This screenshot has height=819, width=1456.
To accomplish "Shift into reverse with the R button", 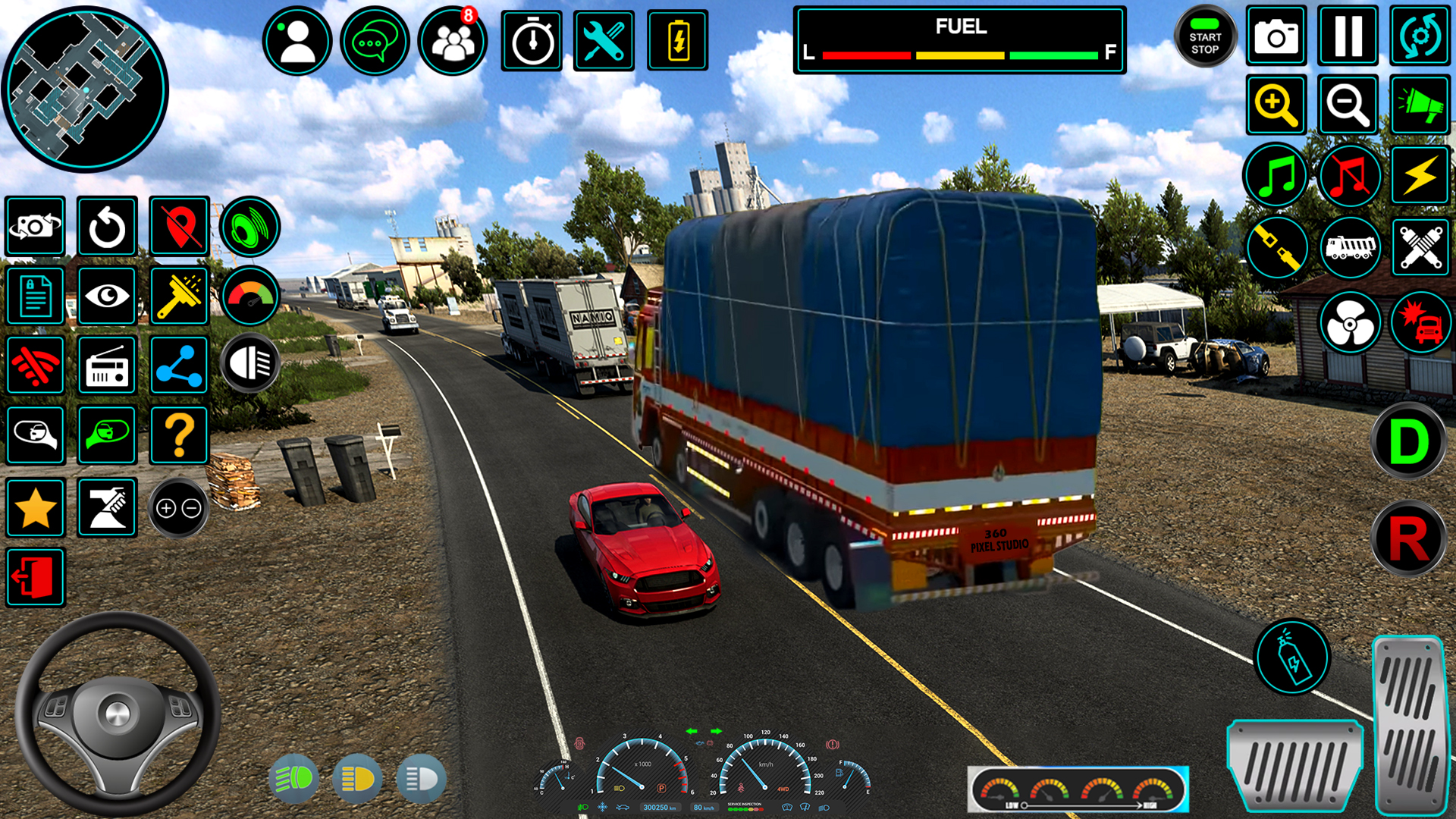I will (x=1408, y=538).
